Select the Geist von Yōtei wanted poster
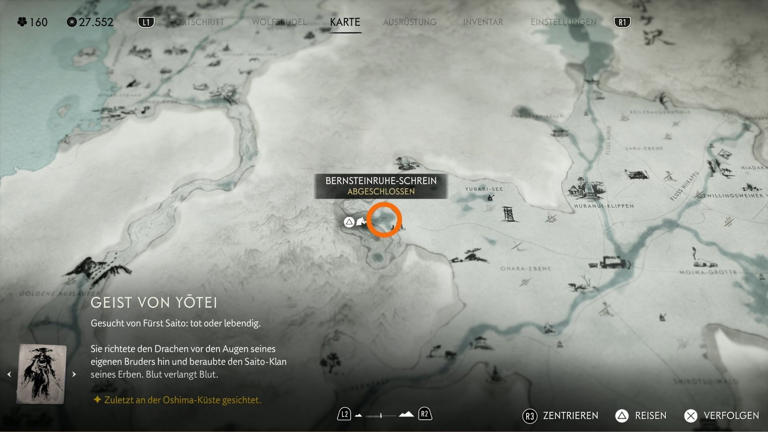Screen dimensions: 768x432 pyautogui.click(x=42, y=374)
